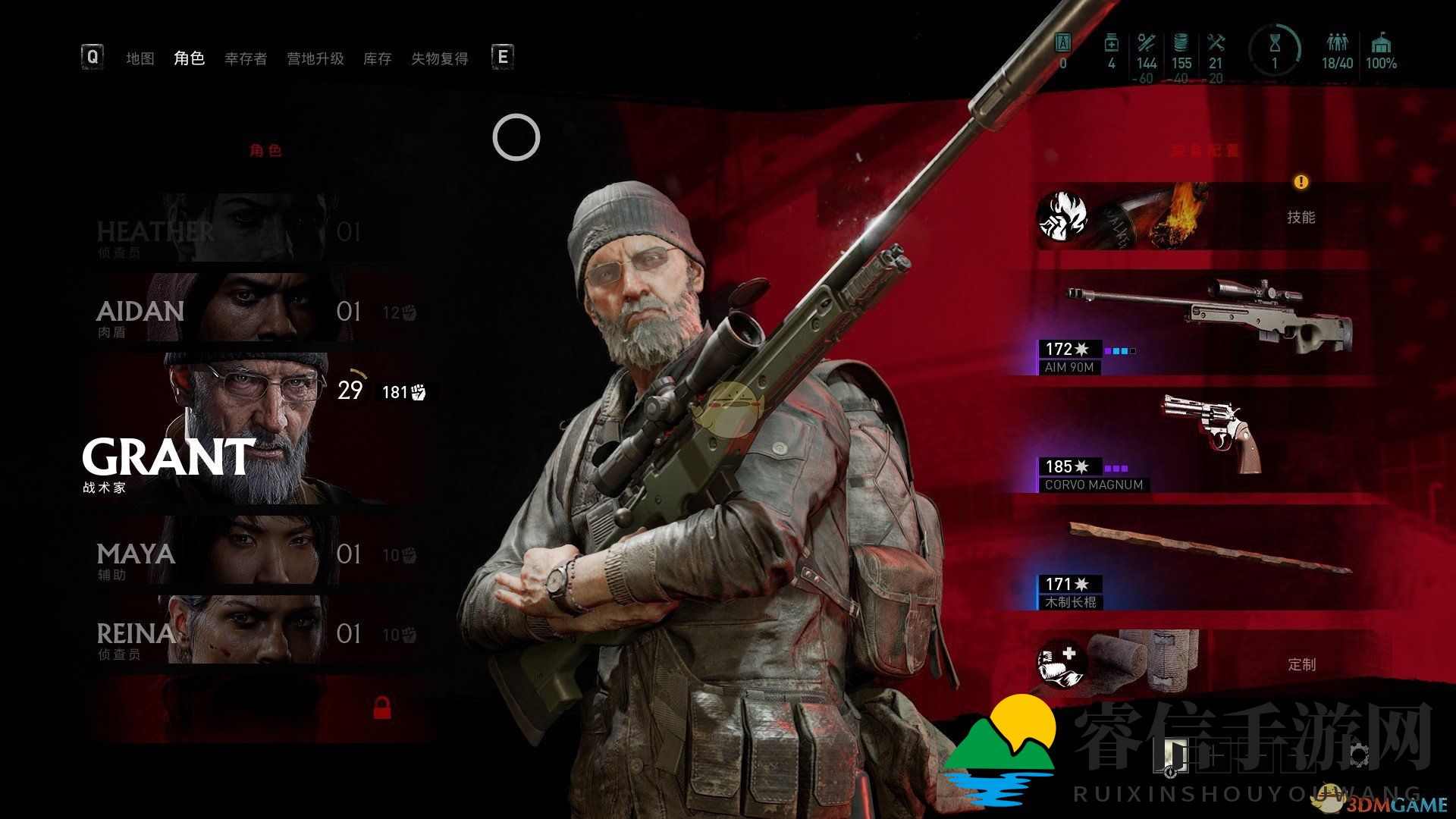1456x819 pixels.
Task: Choose the character Heather
Action: click(250, 230)
